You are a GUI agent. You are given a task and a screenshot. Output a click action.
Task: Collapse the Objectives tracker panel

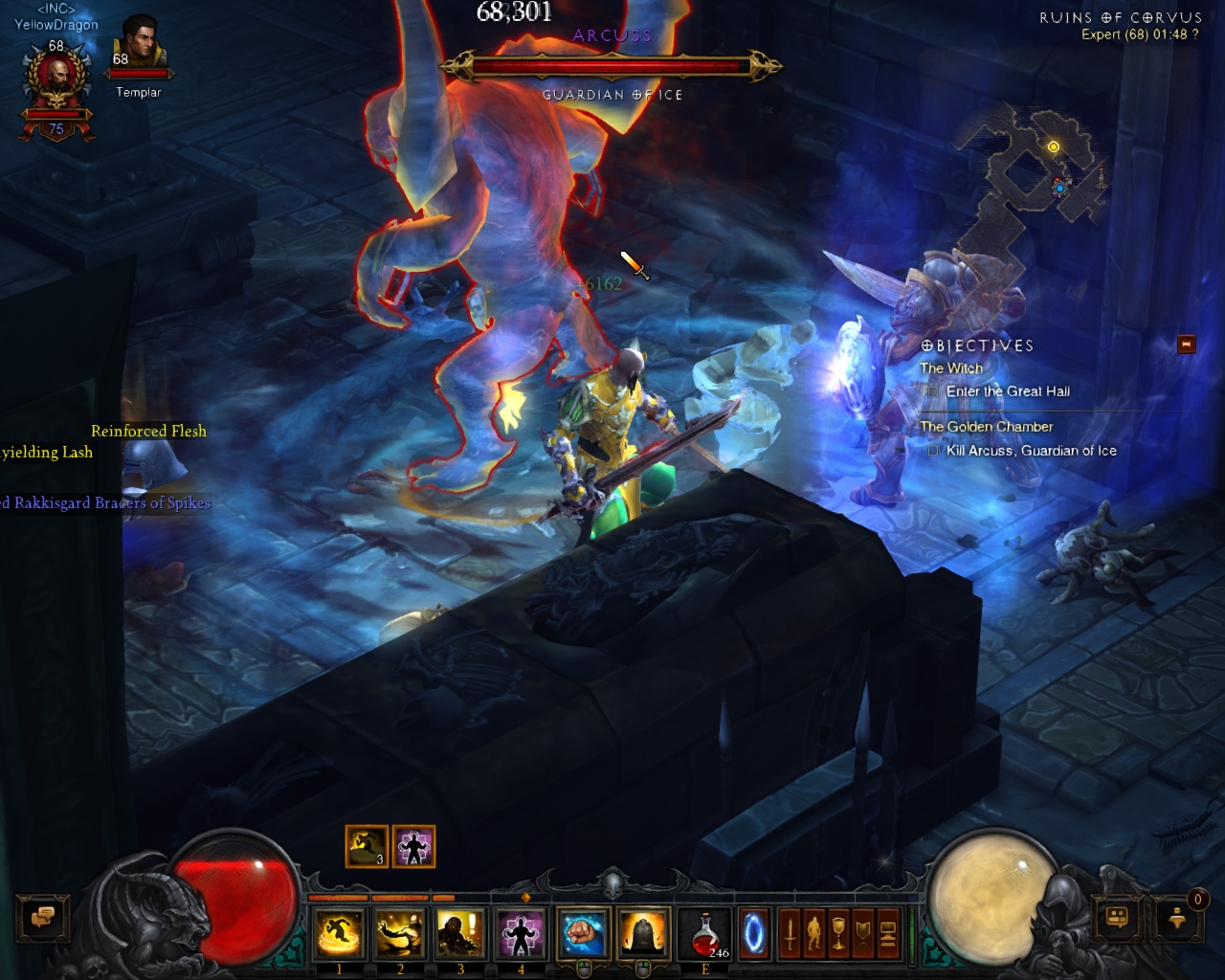(1186, 344)
